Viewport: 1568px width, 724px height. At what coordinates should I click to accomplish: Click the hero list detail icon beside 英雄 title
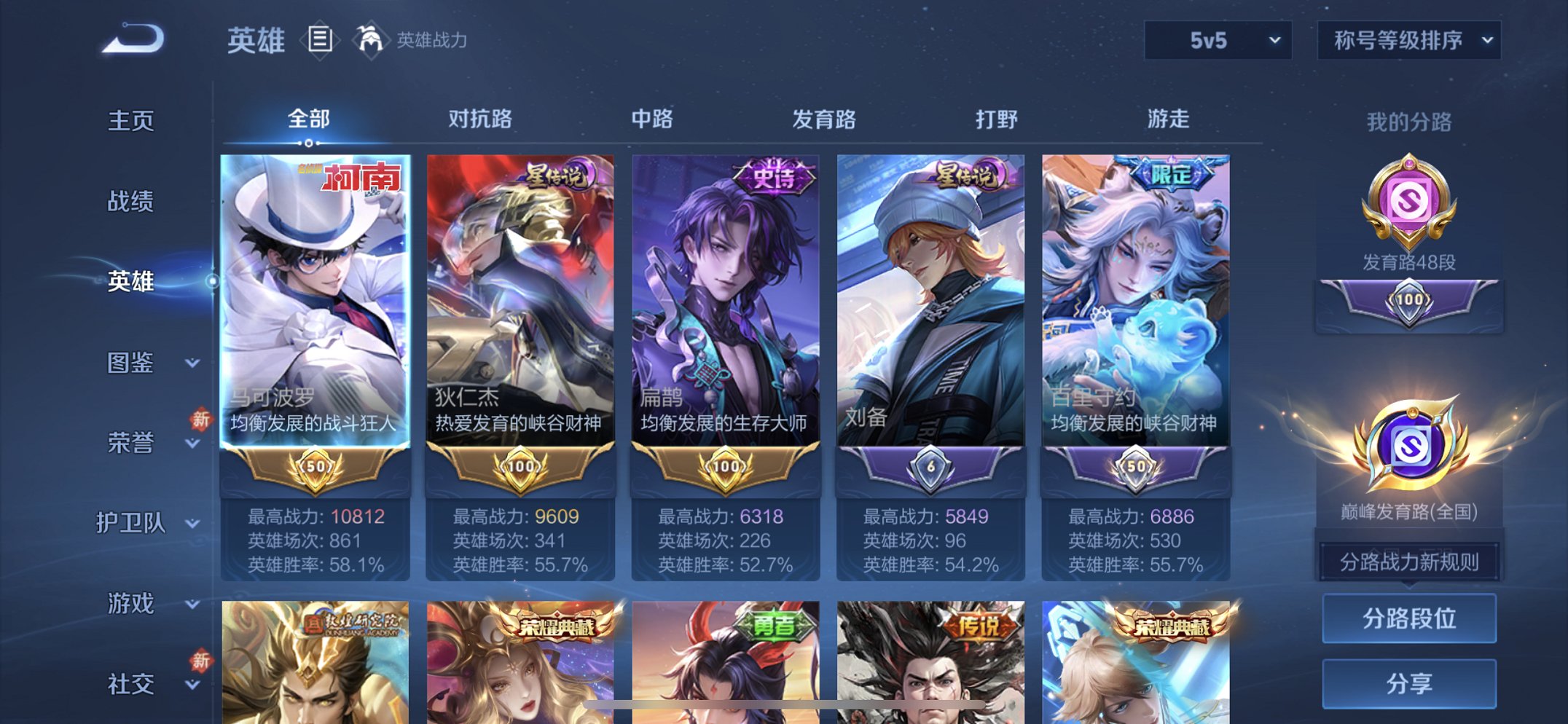(318, 42)
